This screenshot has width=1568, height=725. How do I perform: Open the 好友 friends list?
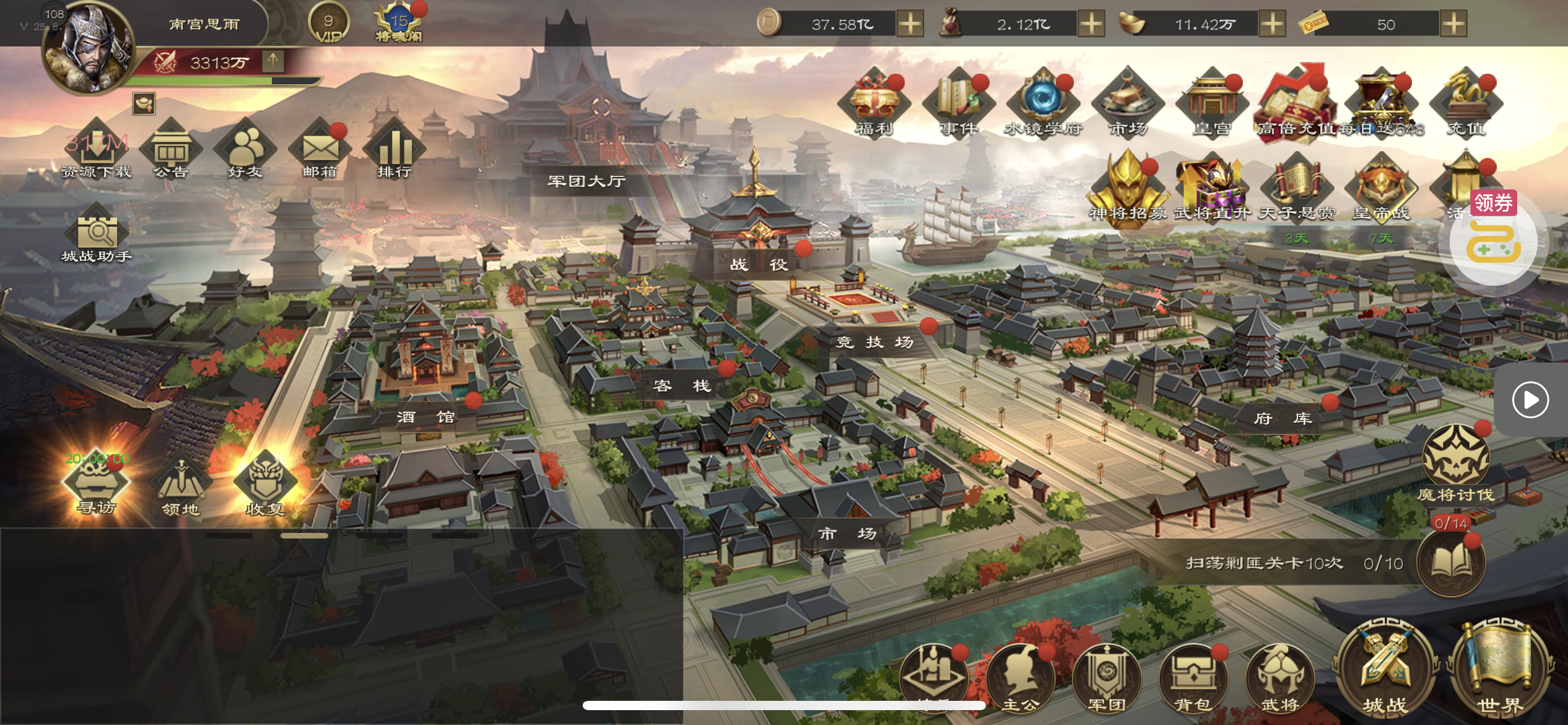click(x=245, y=149)
